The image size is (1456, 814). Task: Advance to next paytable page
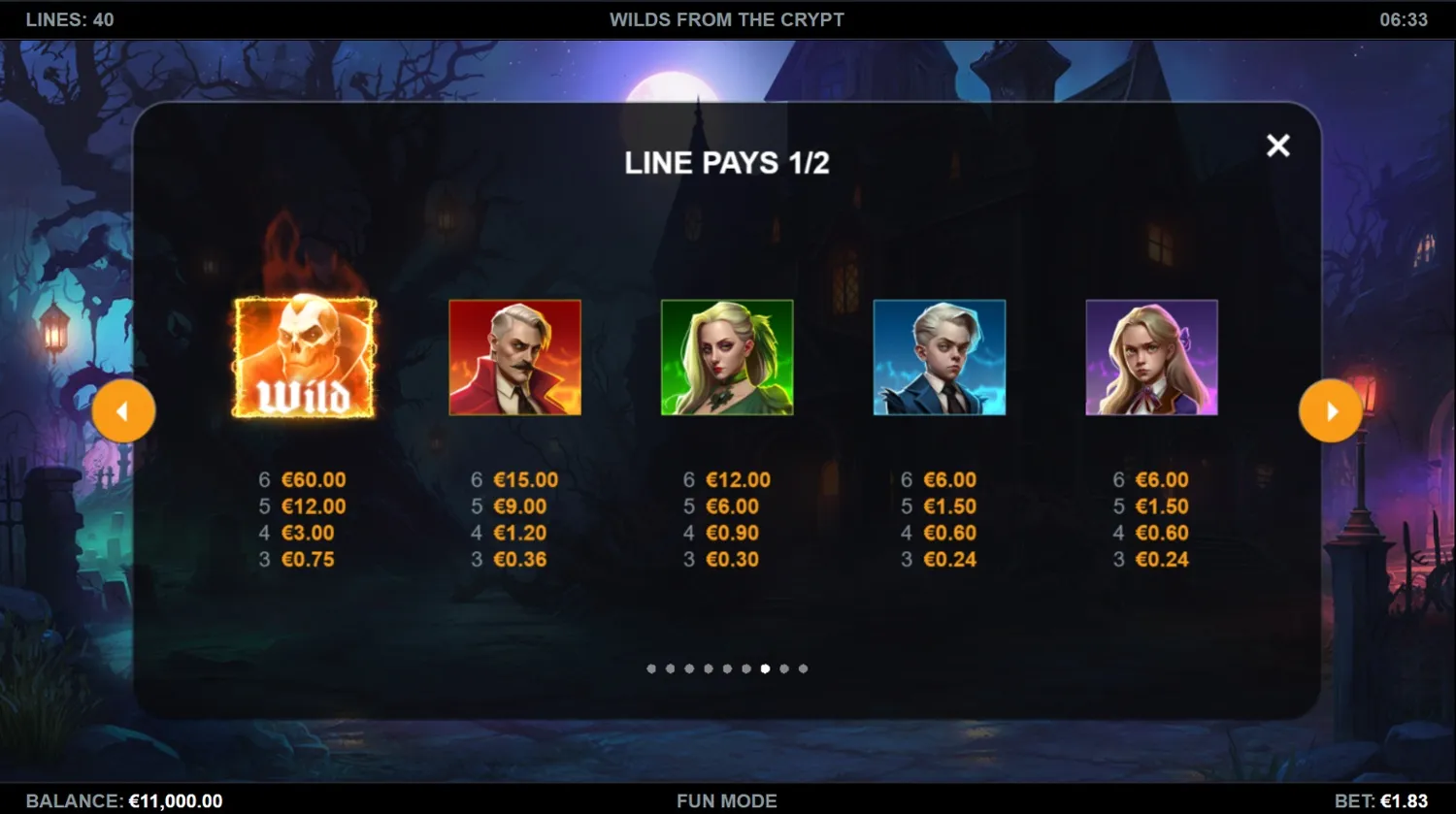click(1331, 410)
